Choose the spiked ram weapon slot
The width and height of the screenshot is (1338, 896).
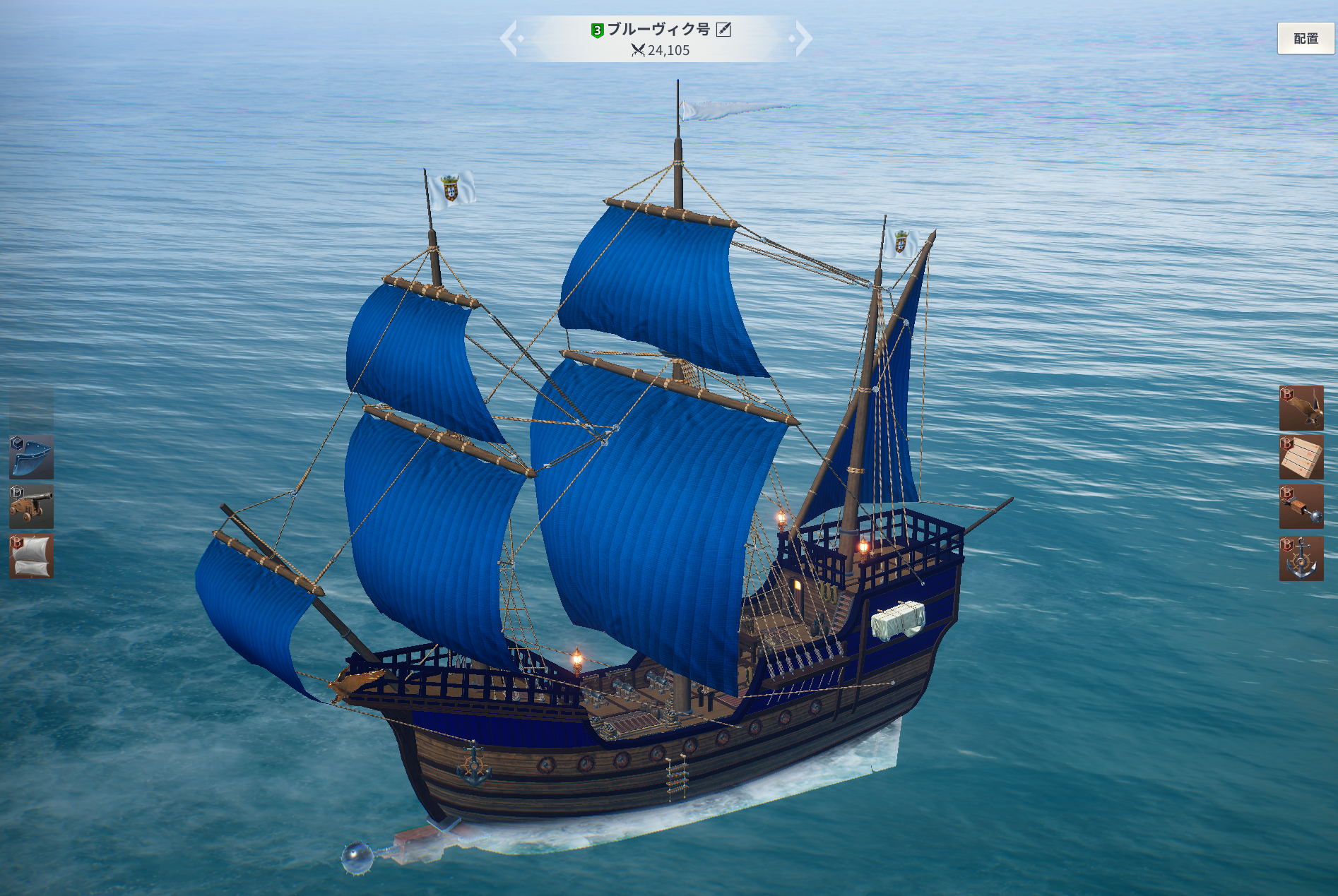tap(1301, 507)
